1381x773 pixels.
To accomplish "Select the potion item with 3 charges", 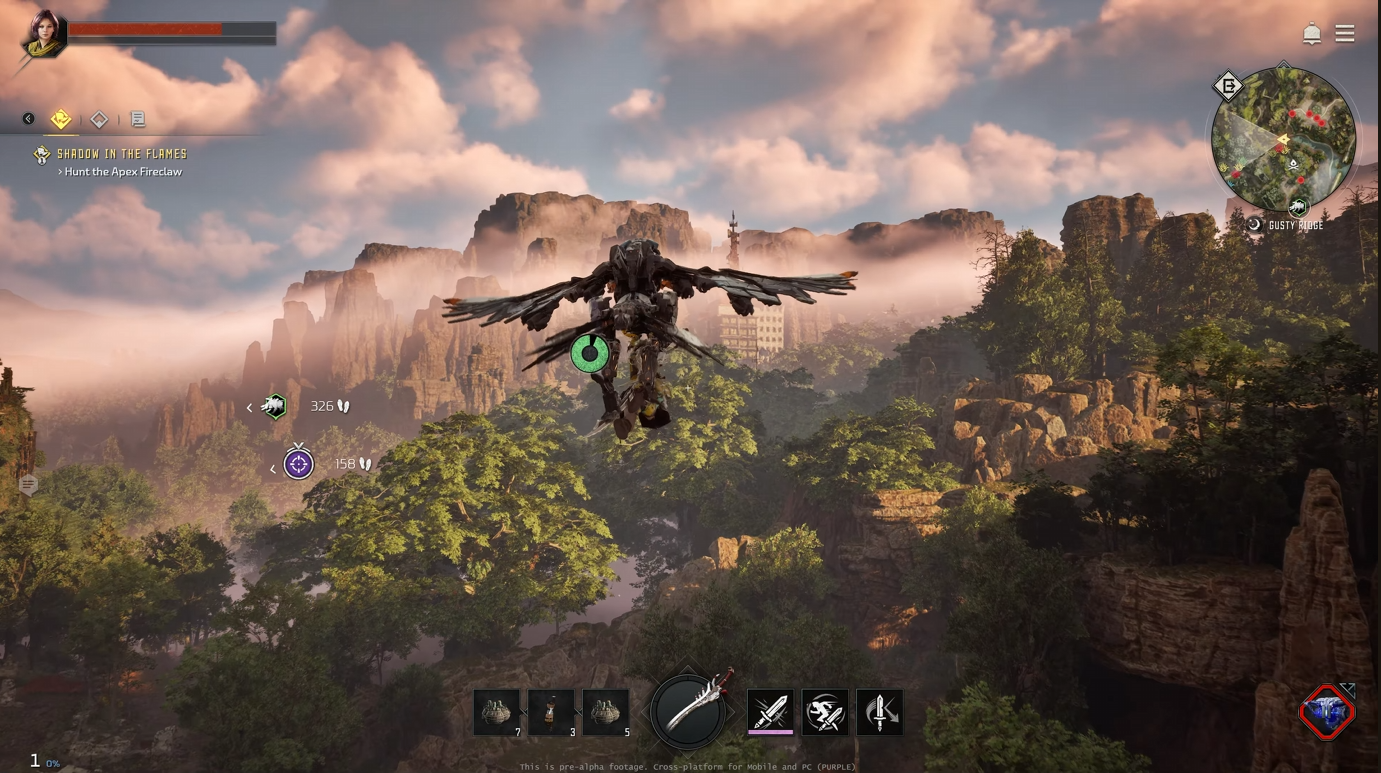I will pyautogui.click(x=551, y=711).
